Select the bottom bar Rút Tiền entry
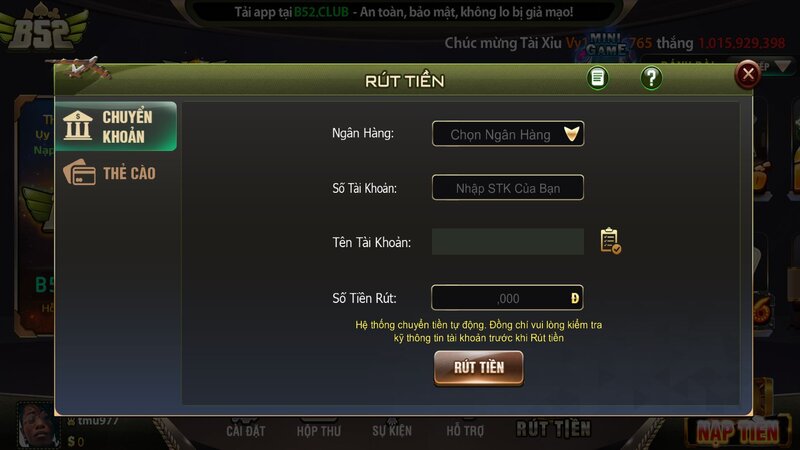 (553, 429)
